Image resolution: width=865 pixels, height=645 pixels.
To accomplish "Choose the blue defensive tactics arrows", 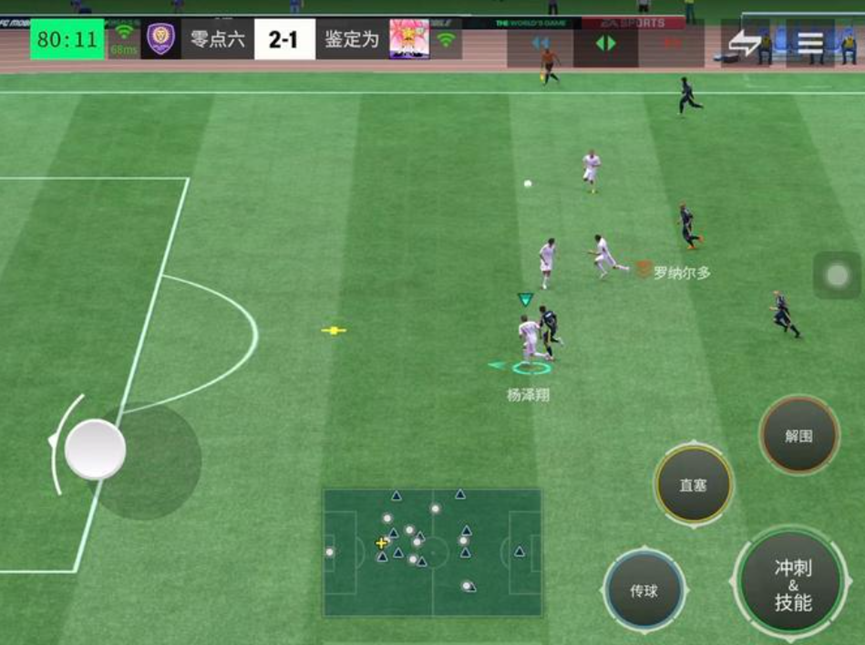I will pyautogui.click(x=541, y=43).
